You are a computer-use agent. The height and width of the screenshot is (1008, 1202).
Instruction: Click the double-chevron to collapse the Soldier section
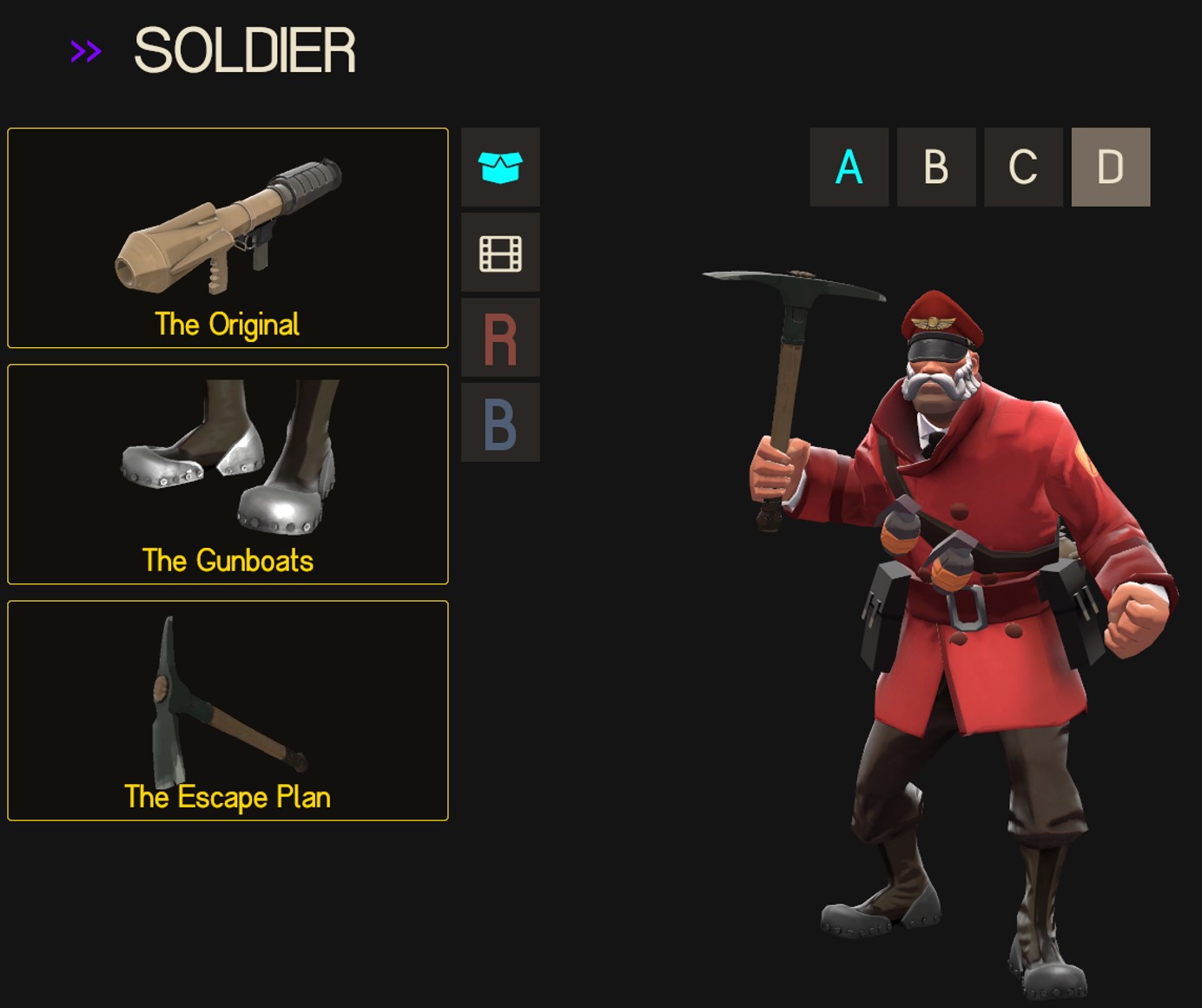pyautogui.click(x=86, y=52)
